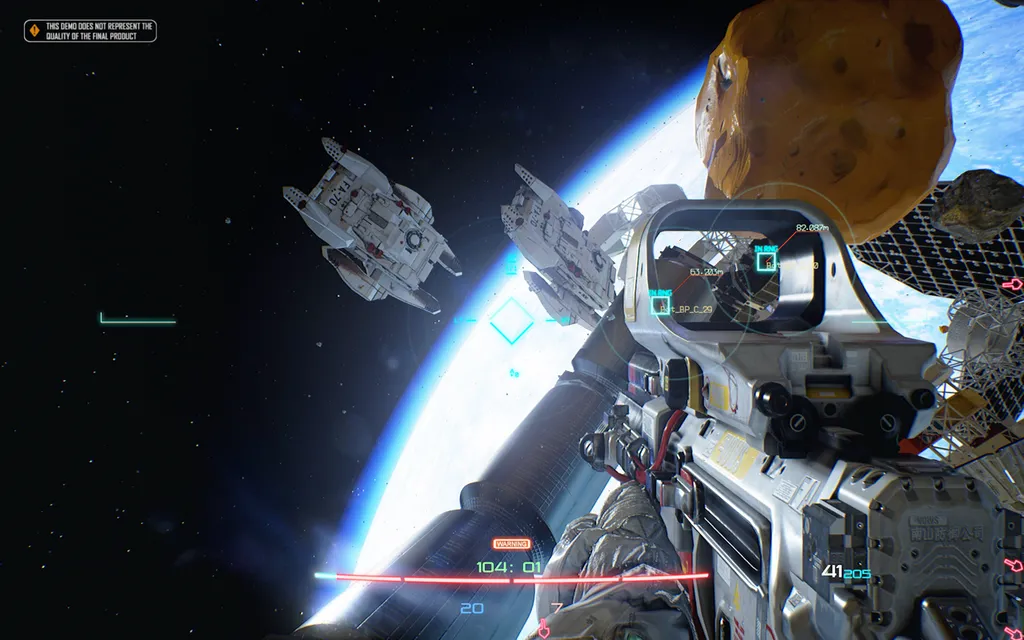Select the cyan diamond waypoint marker
Screen dimensions: 1024x640
coord(511,321)
